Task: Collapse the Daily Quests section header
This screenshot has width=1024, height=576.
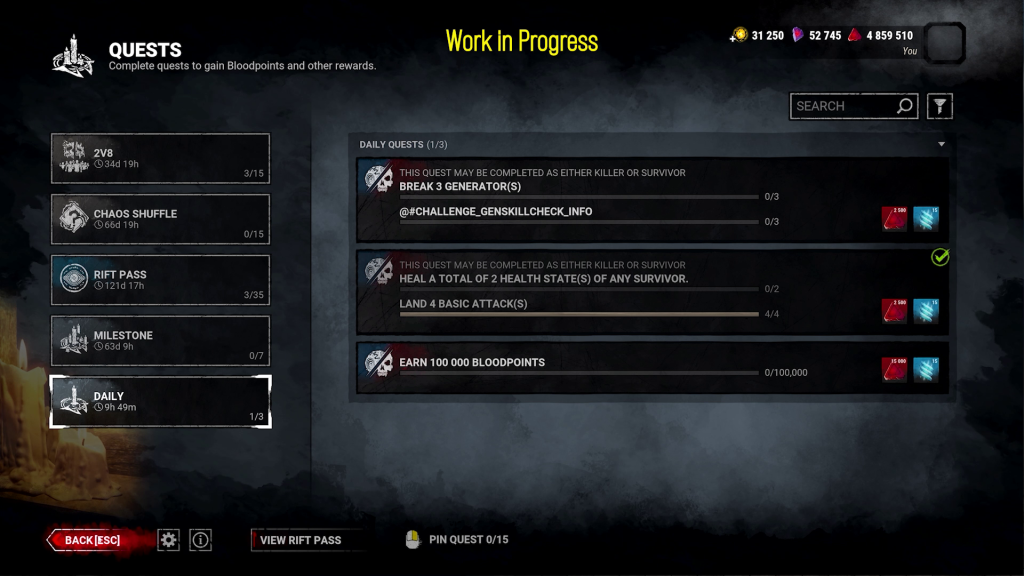Action: coord(940,145)
